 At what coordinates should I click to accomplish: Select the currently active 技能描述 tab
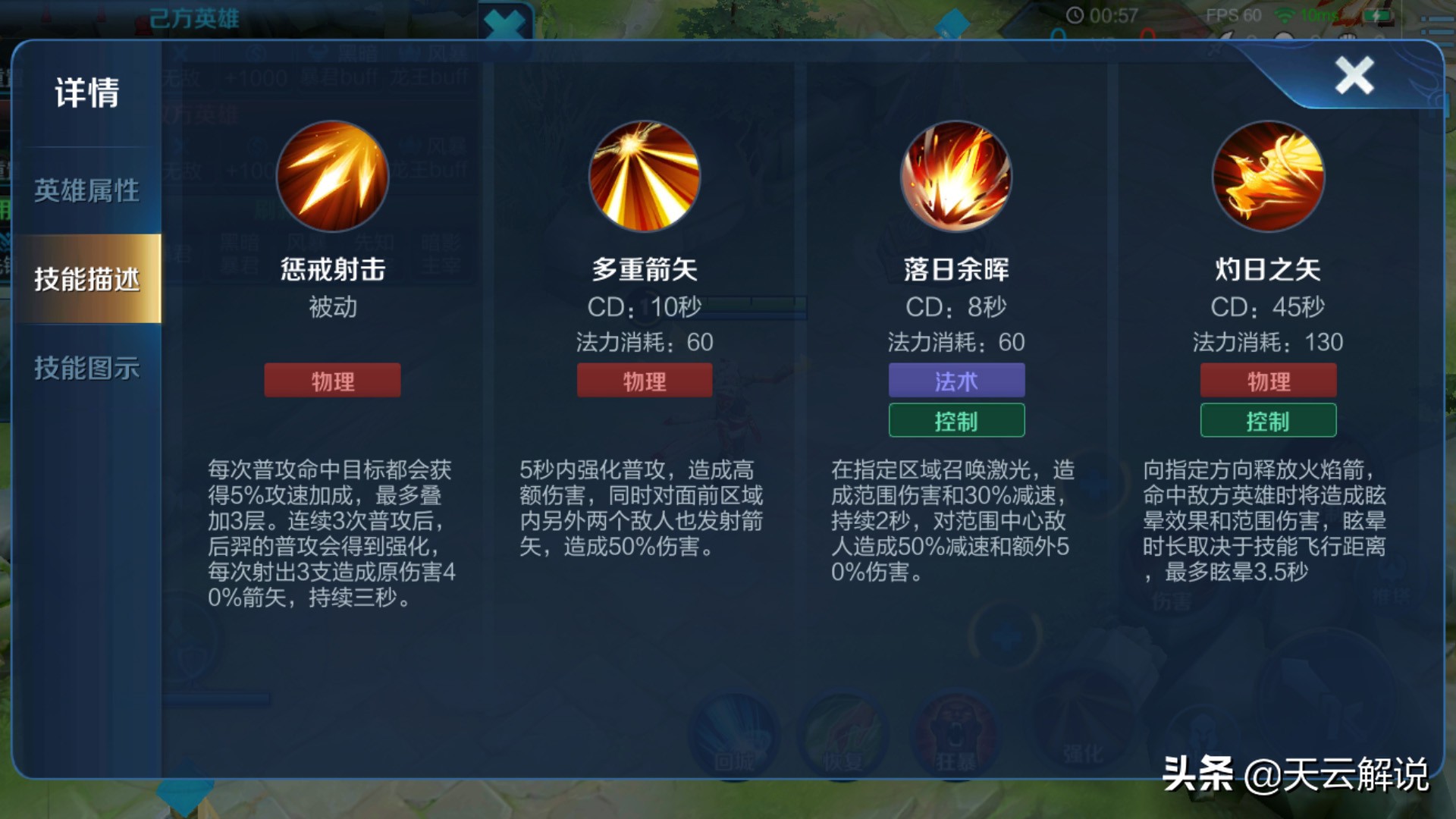pyautogui.click(x=86, y=278)
